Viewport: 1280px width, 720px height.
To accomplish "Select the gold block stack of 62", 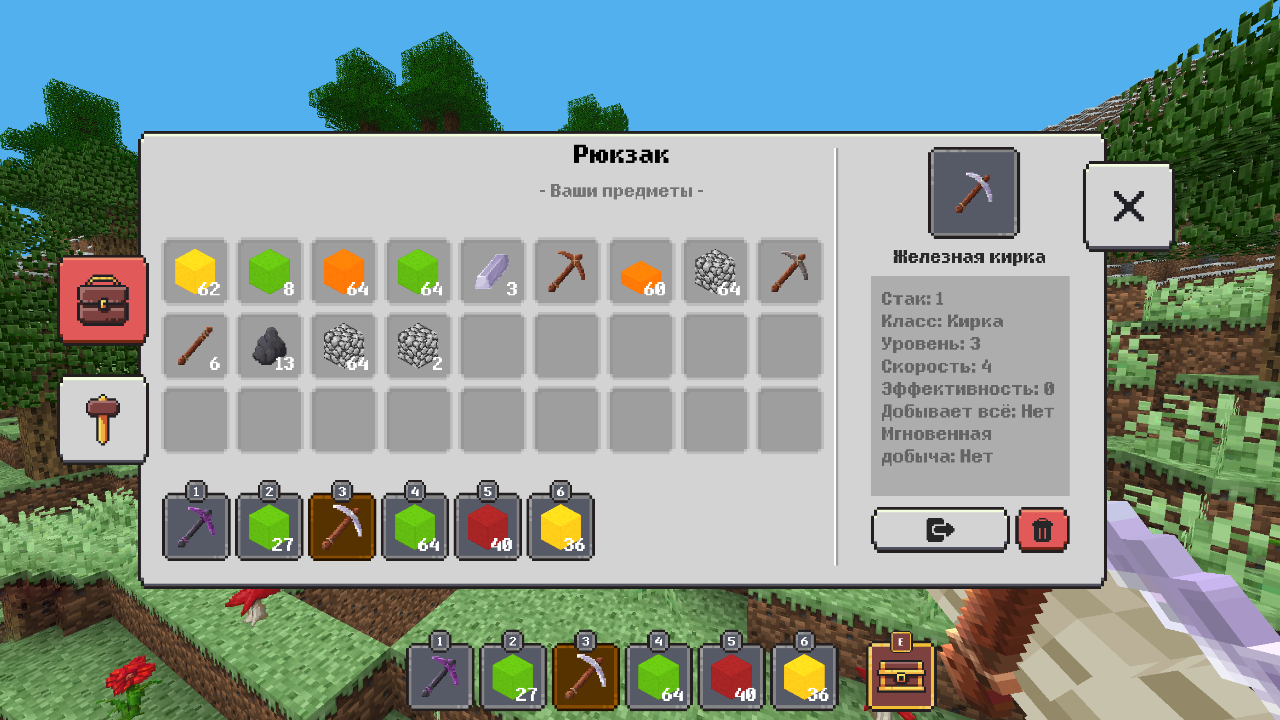I will pyautogui.click(x=196, y=271).
